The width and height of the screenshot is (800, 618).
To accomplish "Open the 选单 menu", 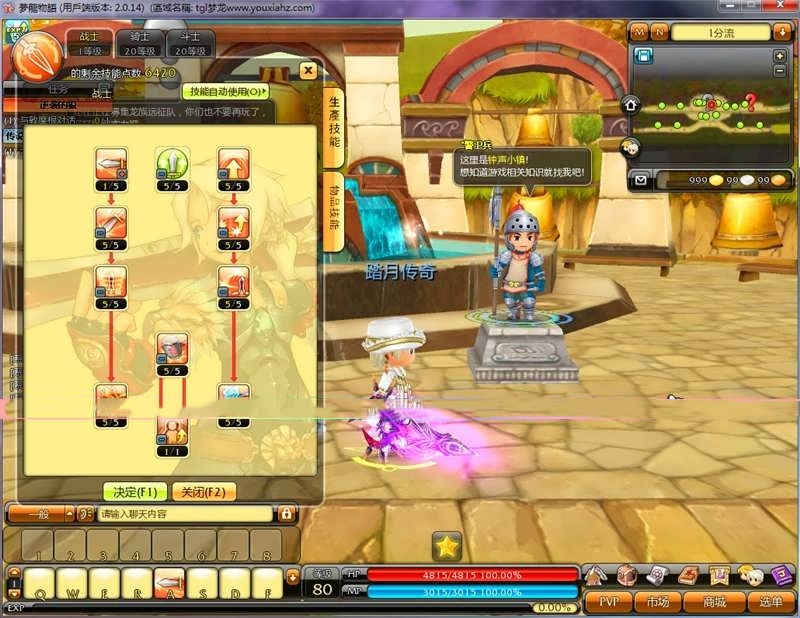I will coord(770,602).
